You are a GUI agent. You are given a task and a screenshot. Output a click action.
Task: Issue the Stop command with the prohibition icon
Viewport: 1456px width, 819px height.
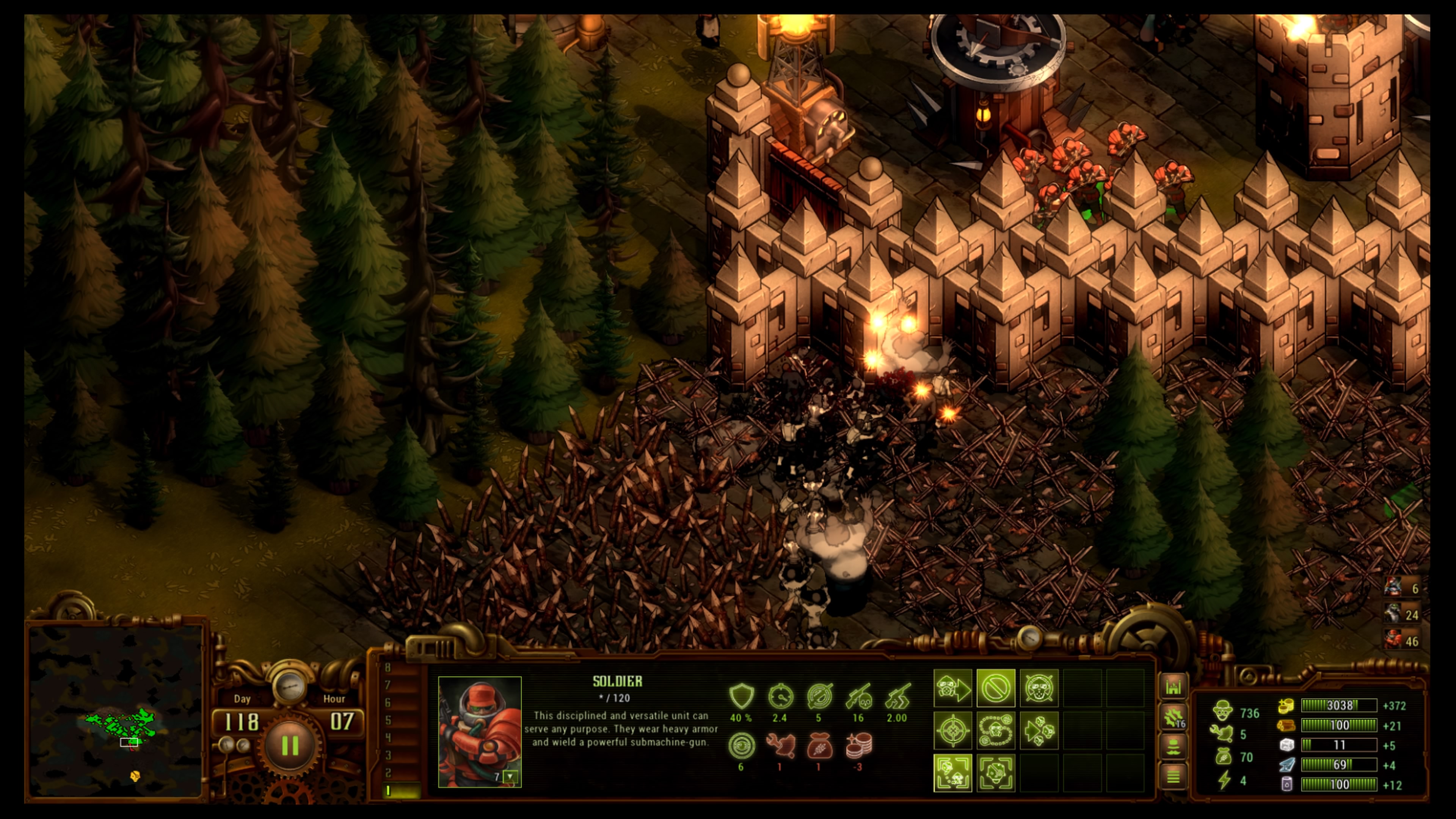[x=995, y=688]
